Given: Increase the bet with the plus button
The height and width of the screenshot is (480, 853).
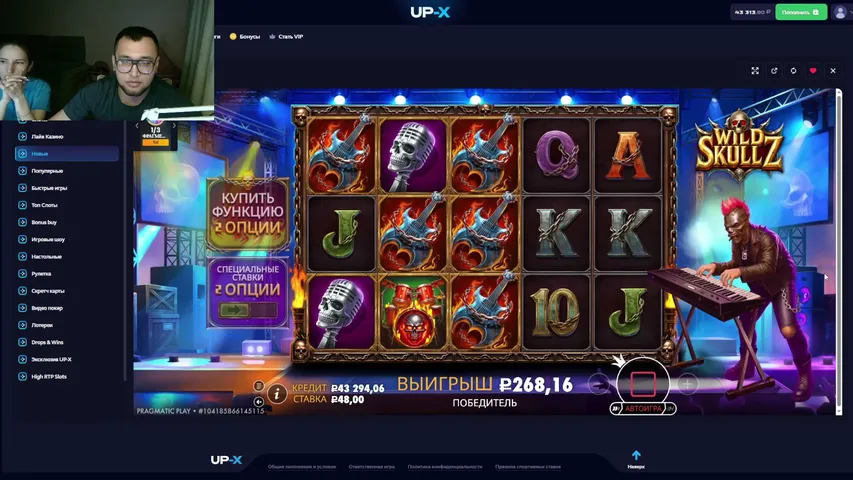Looking at the screenshot, I should click(688, 383).
